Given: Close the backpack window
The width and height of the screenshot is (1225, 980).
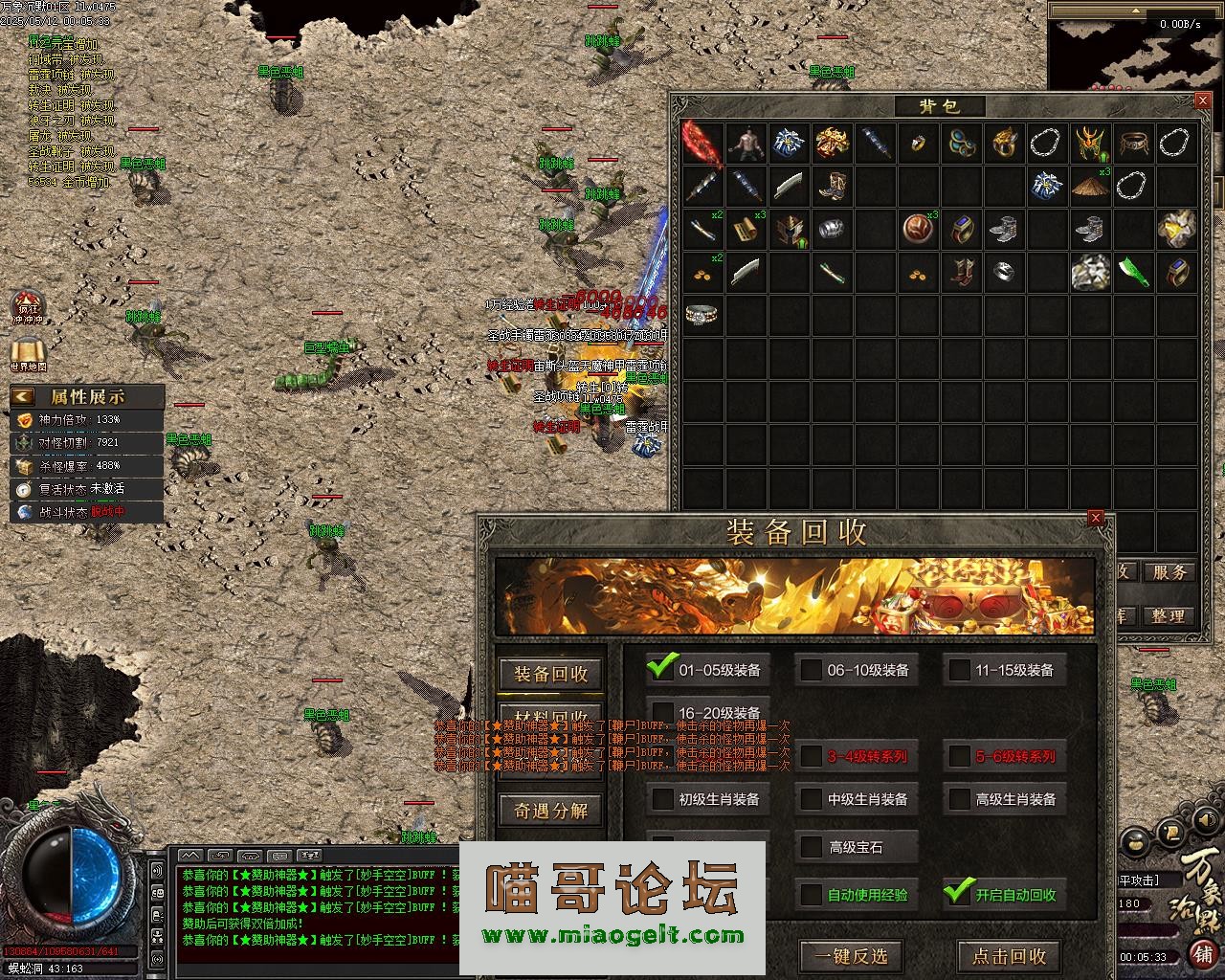Looking at the screenshot, I should pyautogui.click(x=1203, y=100).
